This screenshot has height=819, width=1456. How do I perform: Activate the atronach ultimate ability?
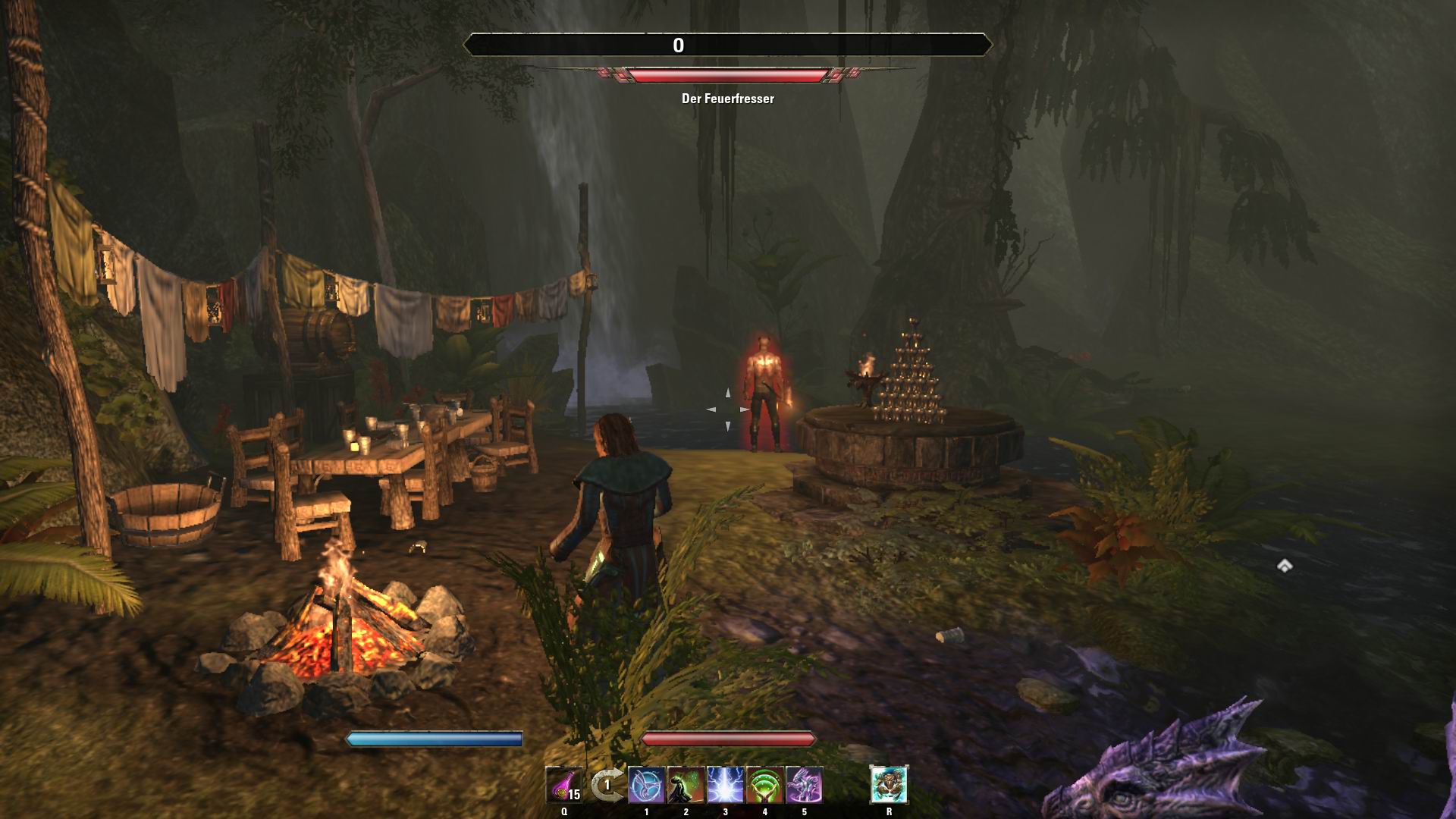click(x=889, y=785)
